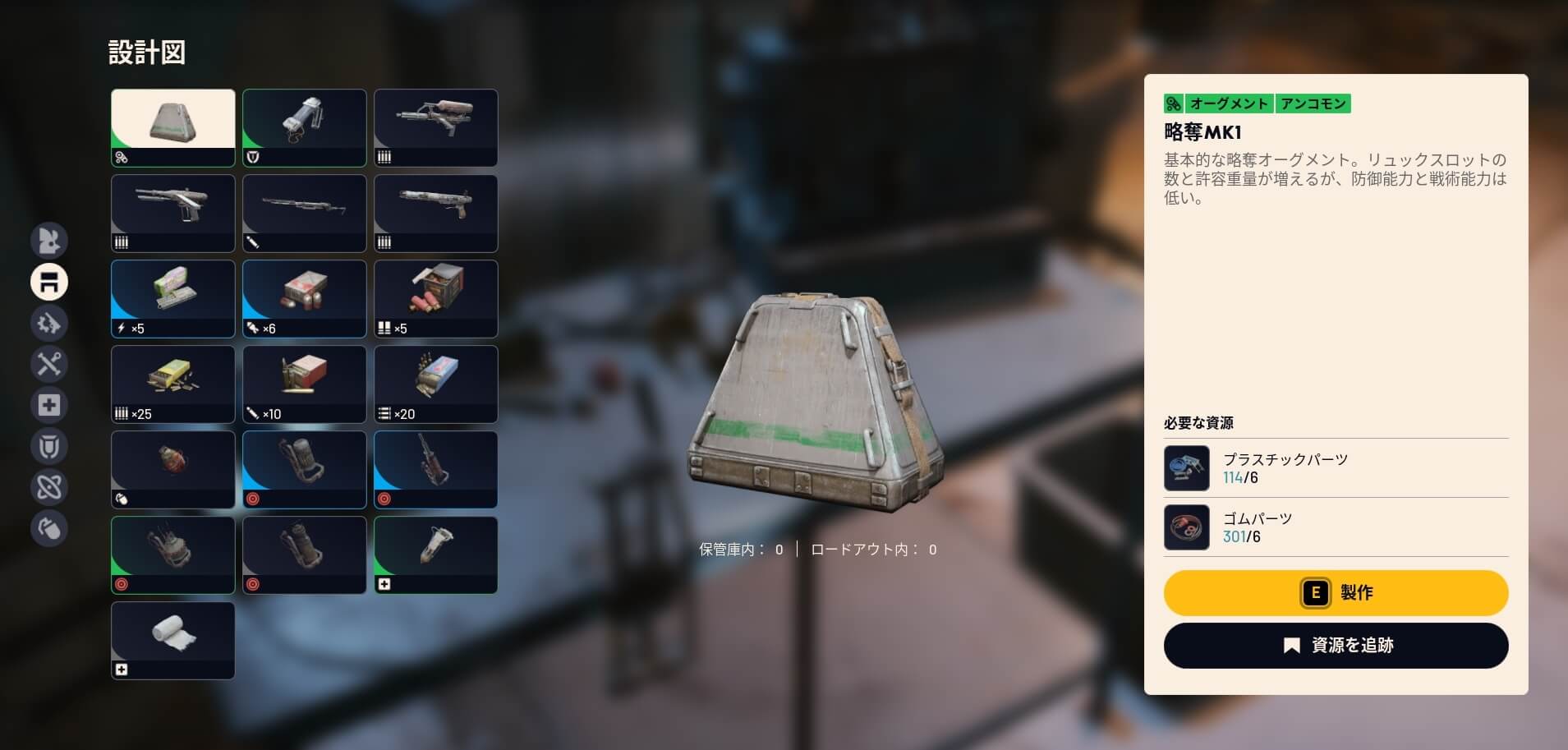The image size is (1568, 750).
Task: Click the 資源を追跡 track resources button
Action: click(x=1336, y=646)
